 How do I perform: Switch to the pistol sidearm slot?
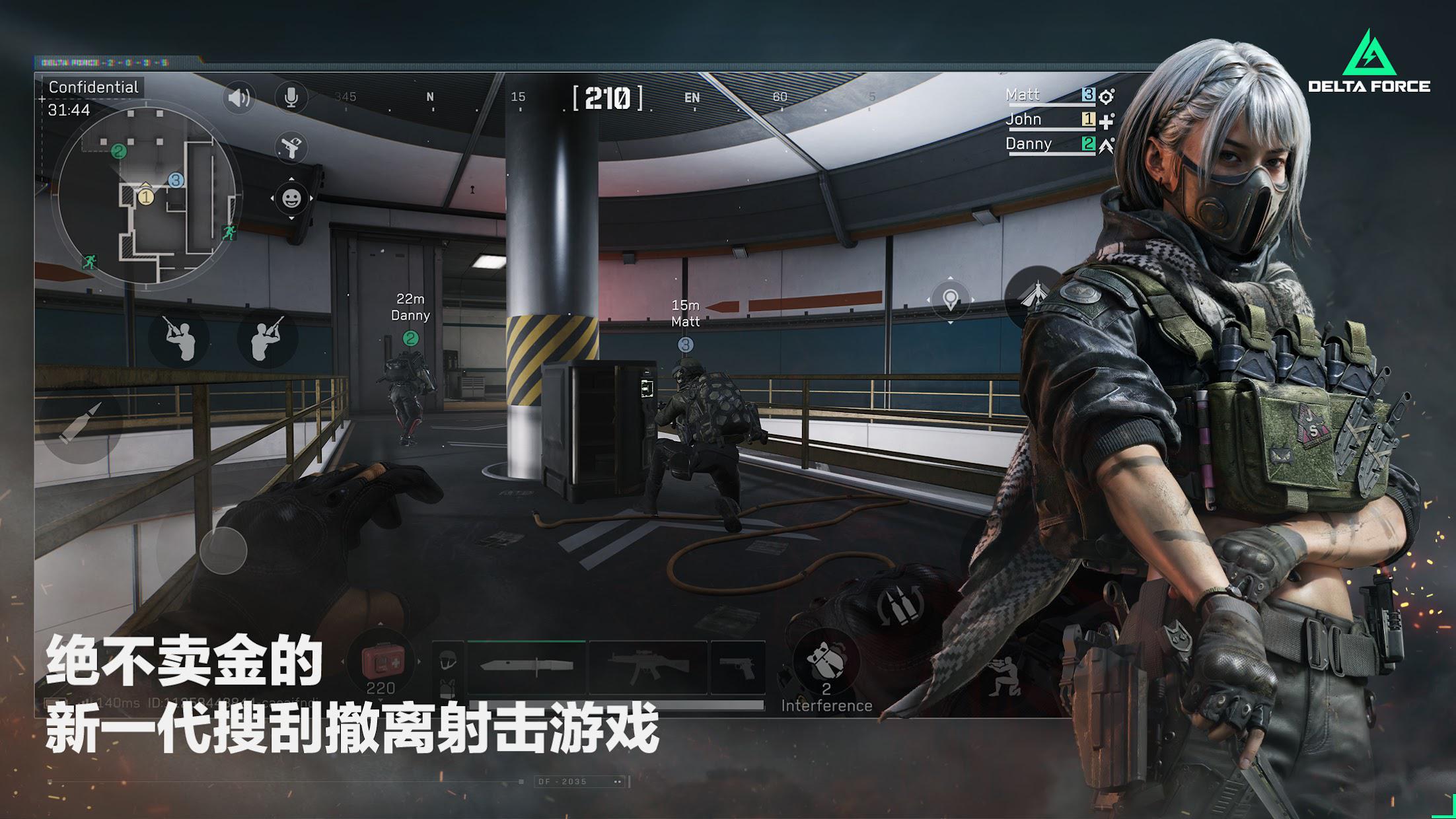[x=737, y=667]
